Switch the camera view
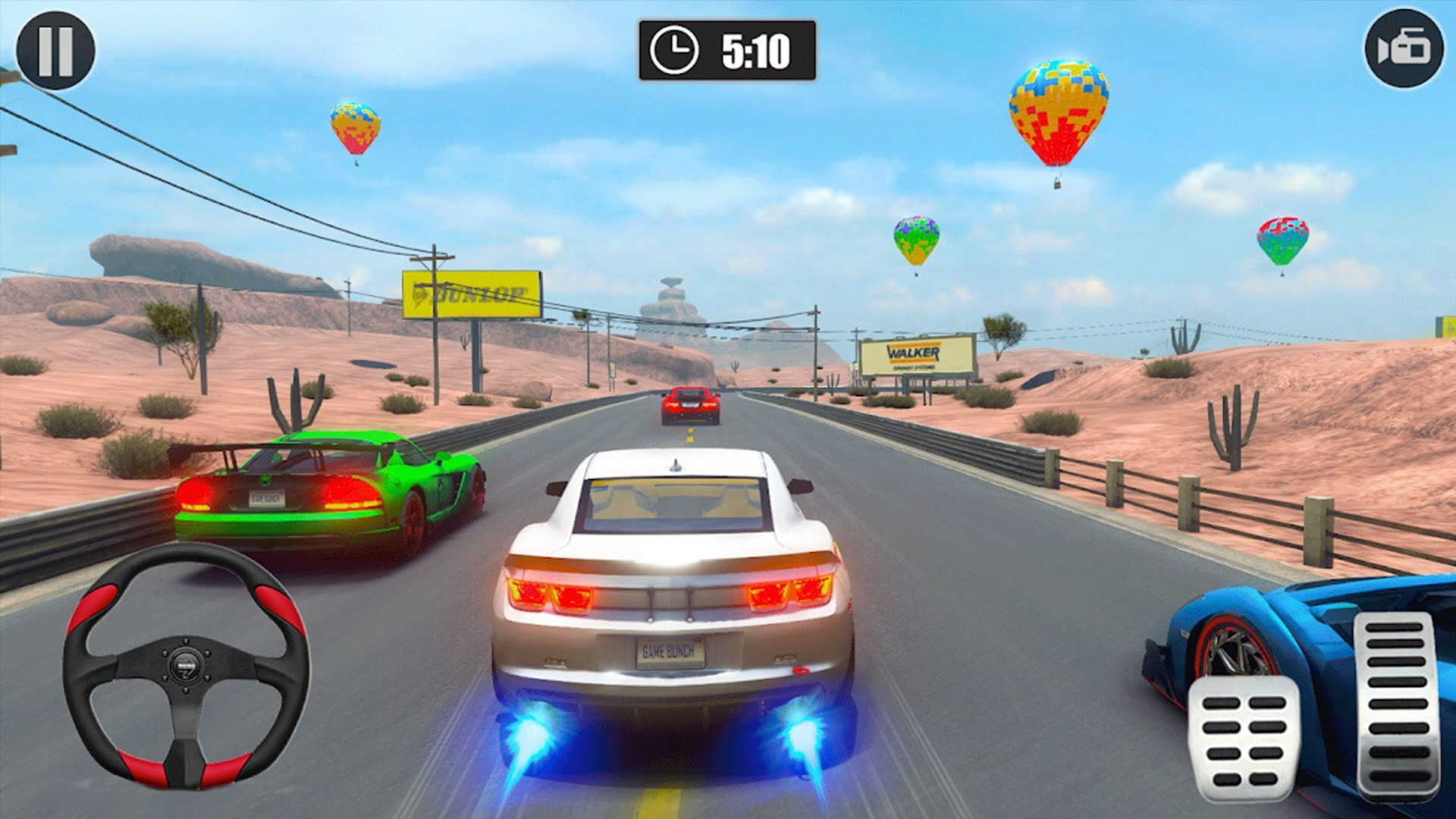Viewport: 1456px width, 819px height. (x=1404, y=49)
